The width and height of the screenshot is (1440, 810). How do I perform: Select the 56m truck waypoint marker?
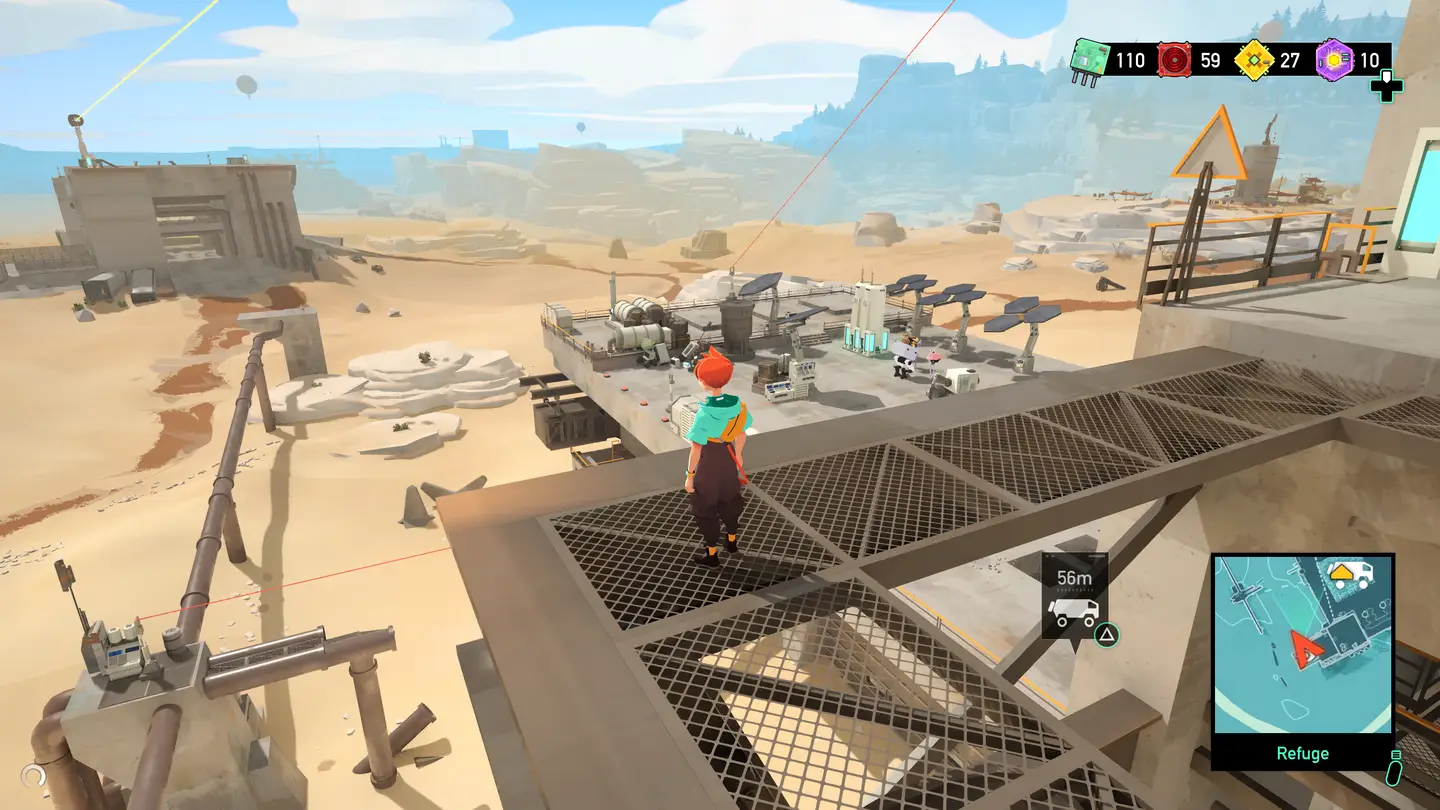pos(1073,596)
